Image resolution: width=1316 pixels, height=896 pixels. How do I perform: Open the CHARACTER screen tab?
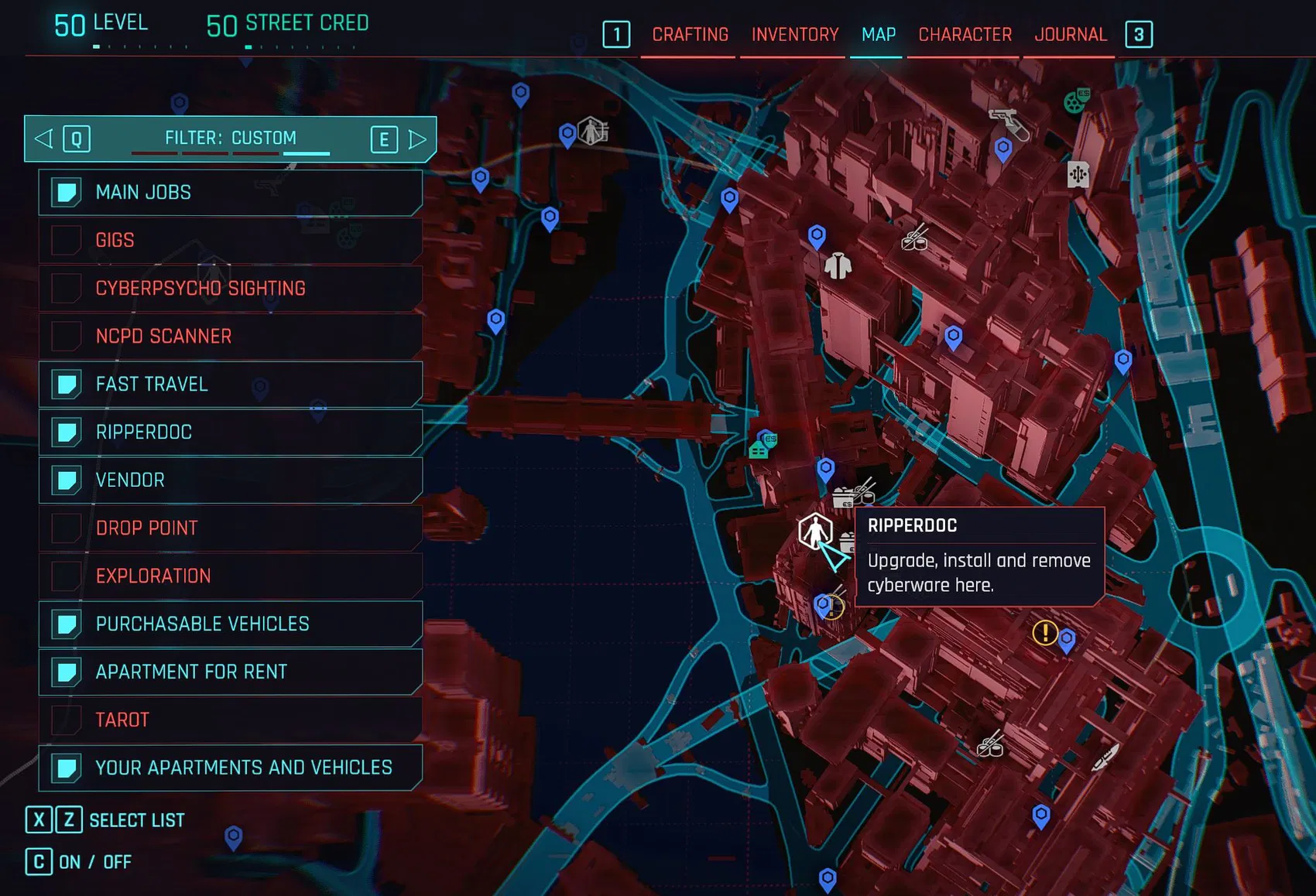(963, 34)
